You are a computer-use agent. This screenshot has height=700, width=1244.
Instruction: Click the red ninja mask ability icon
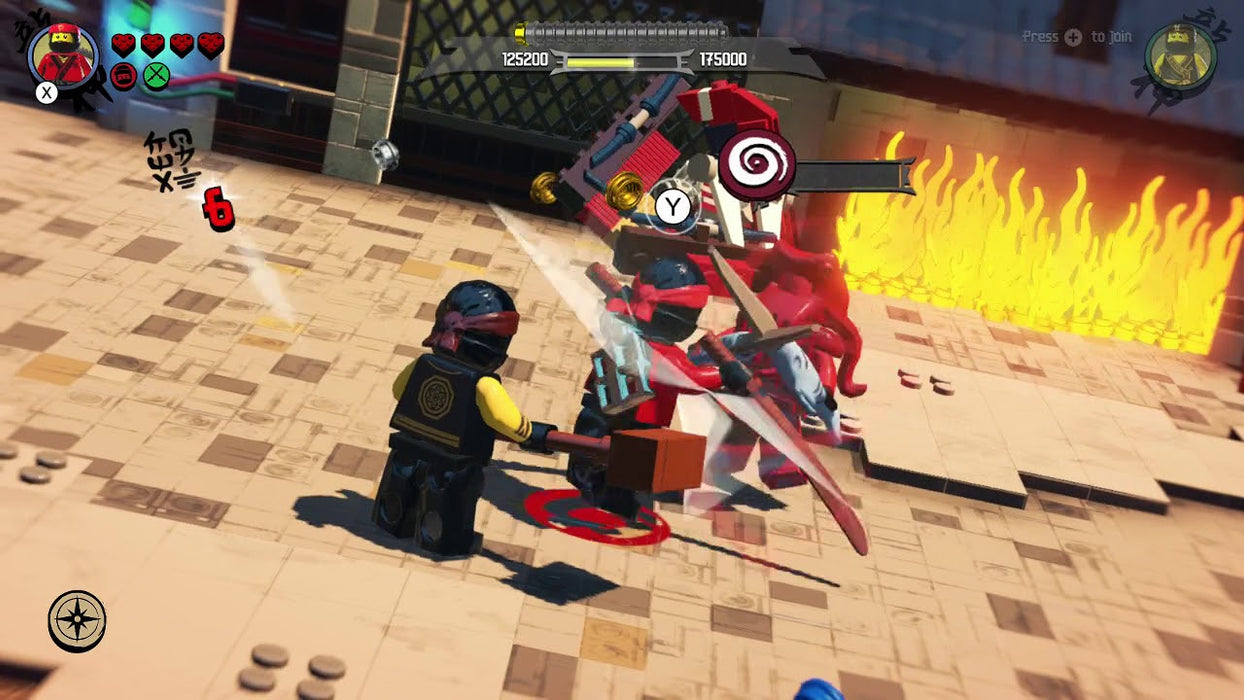tap(124, 76)
